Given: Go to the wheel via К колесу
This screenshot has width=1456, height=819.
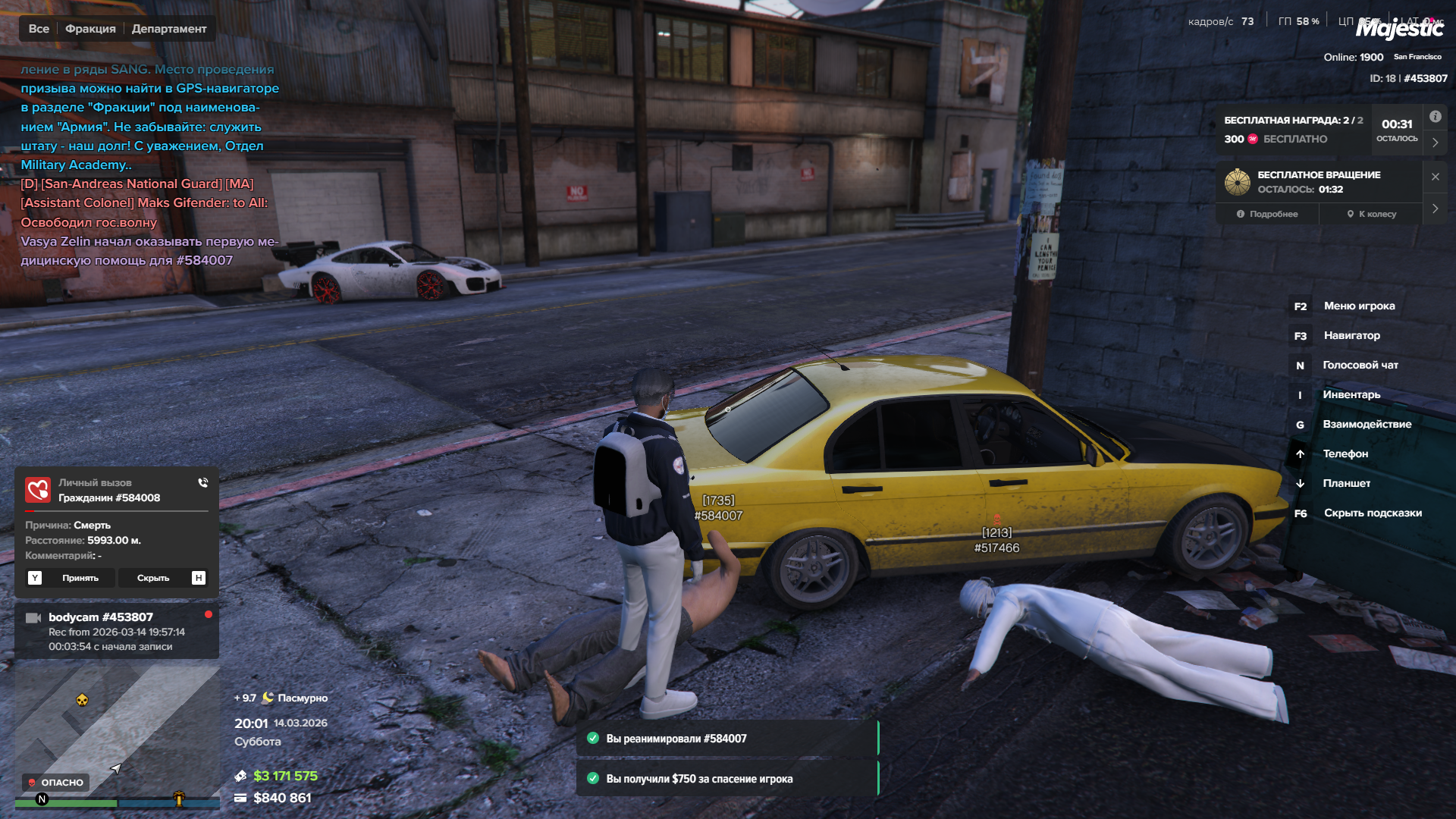Looking at the screenshot, I should 1371,214.
